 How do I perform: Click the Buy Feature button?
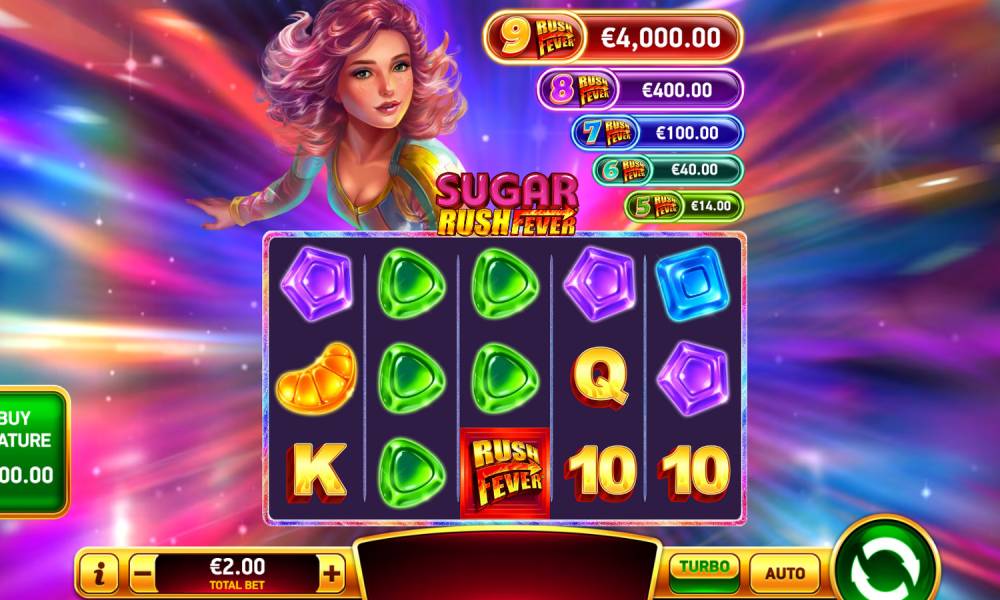[x=30, y=448]
